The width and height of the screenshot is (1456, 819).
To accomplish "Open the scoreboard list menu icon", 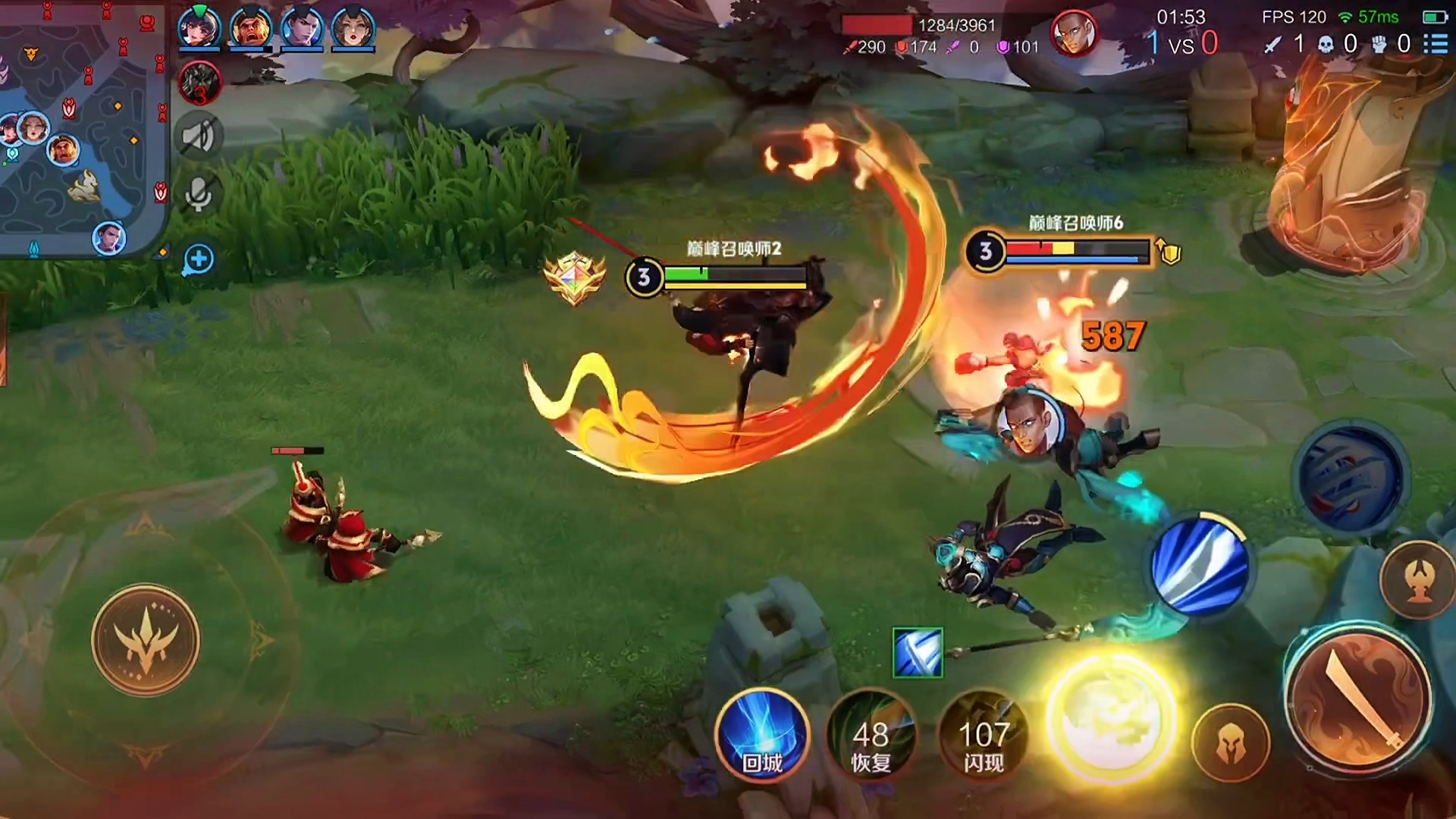I will 1436,43.
